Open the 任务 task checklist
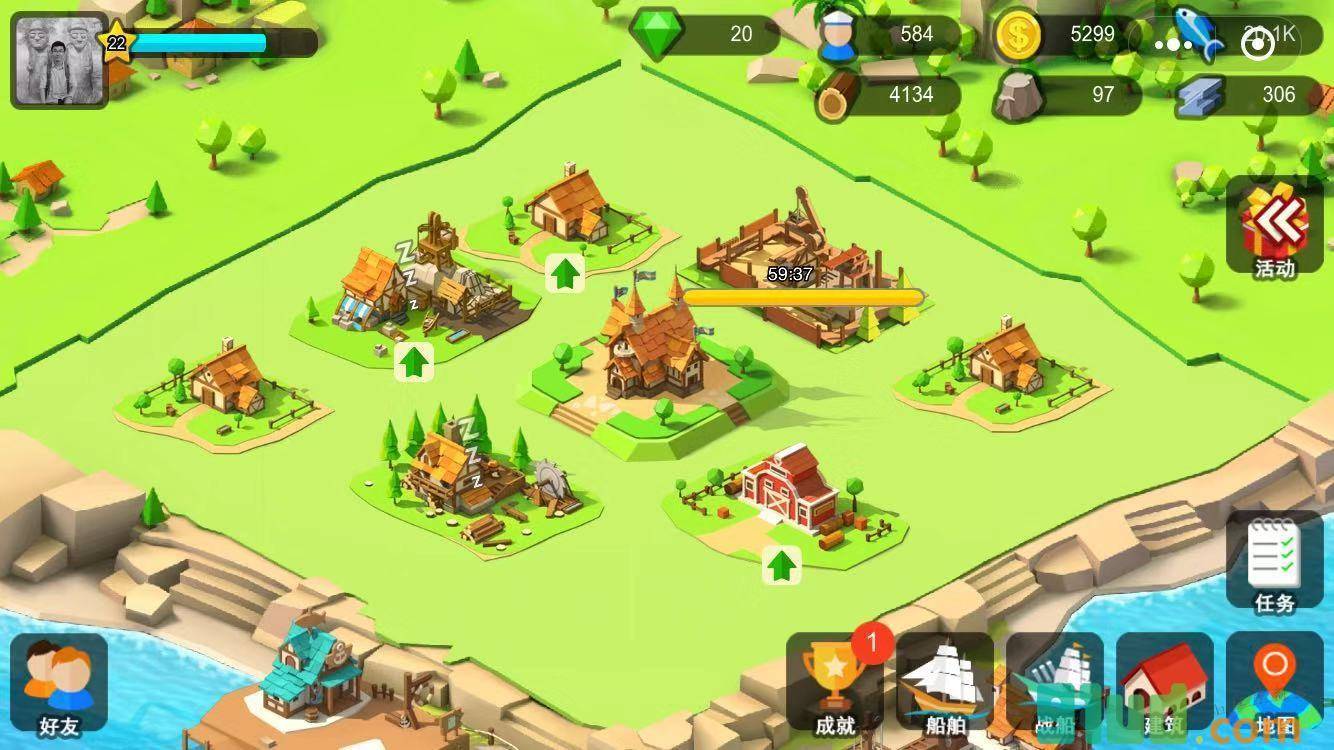 tap(1275, 565)
